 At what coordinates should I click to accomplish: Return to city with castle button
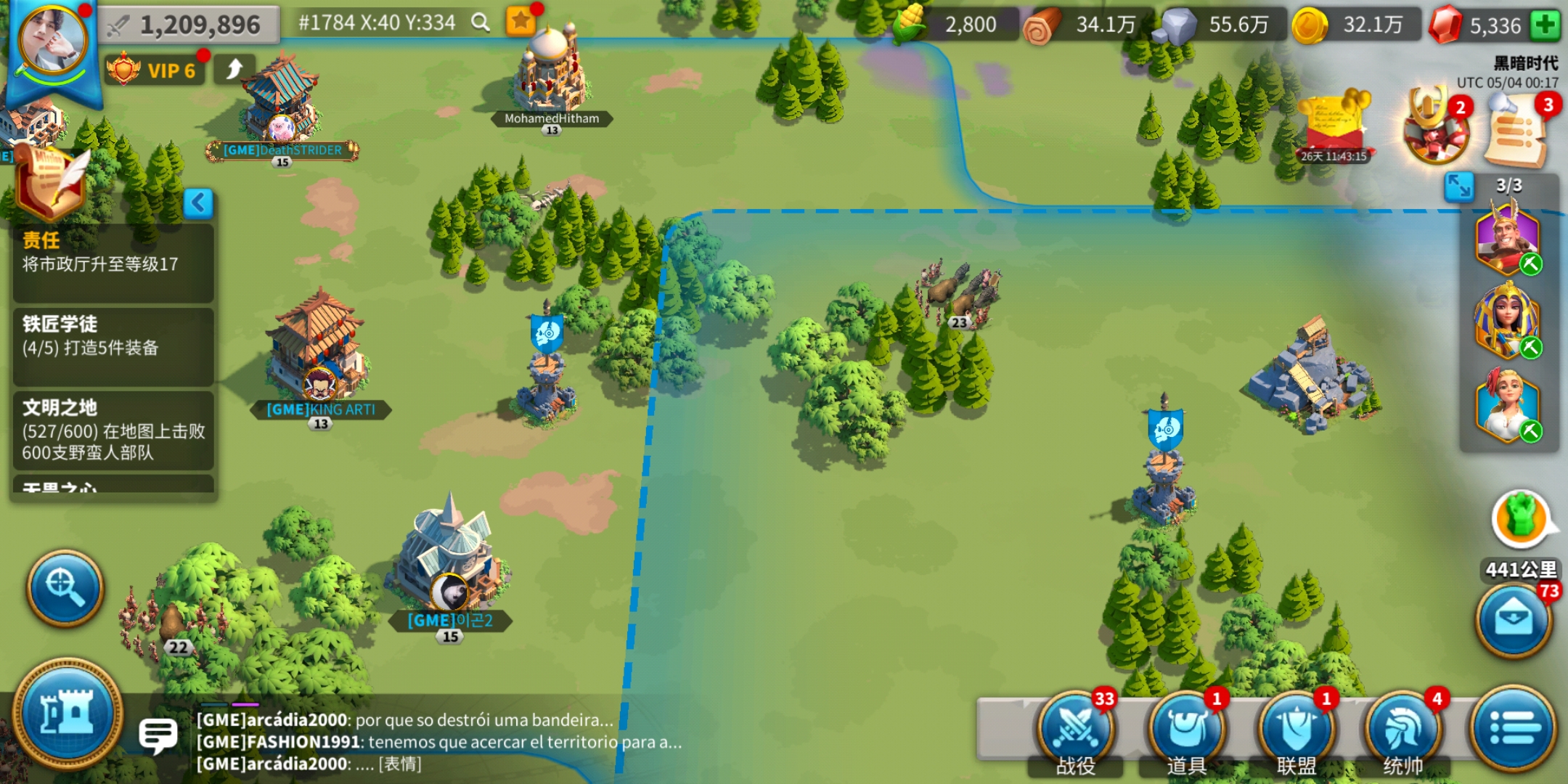coord(68,714)
